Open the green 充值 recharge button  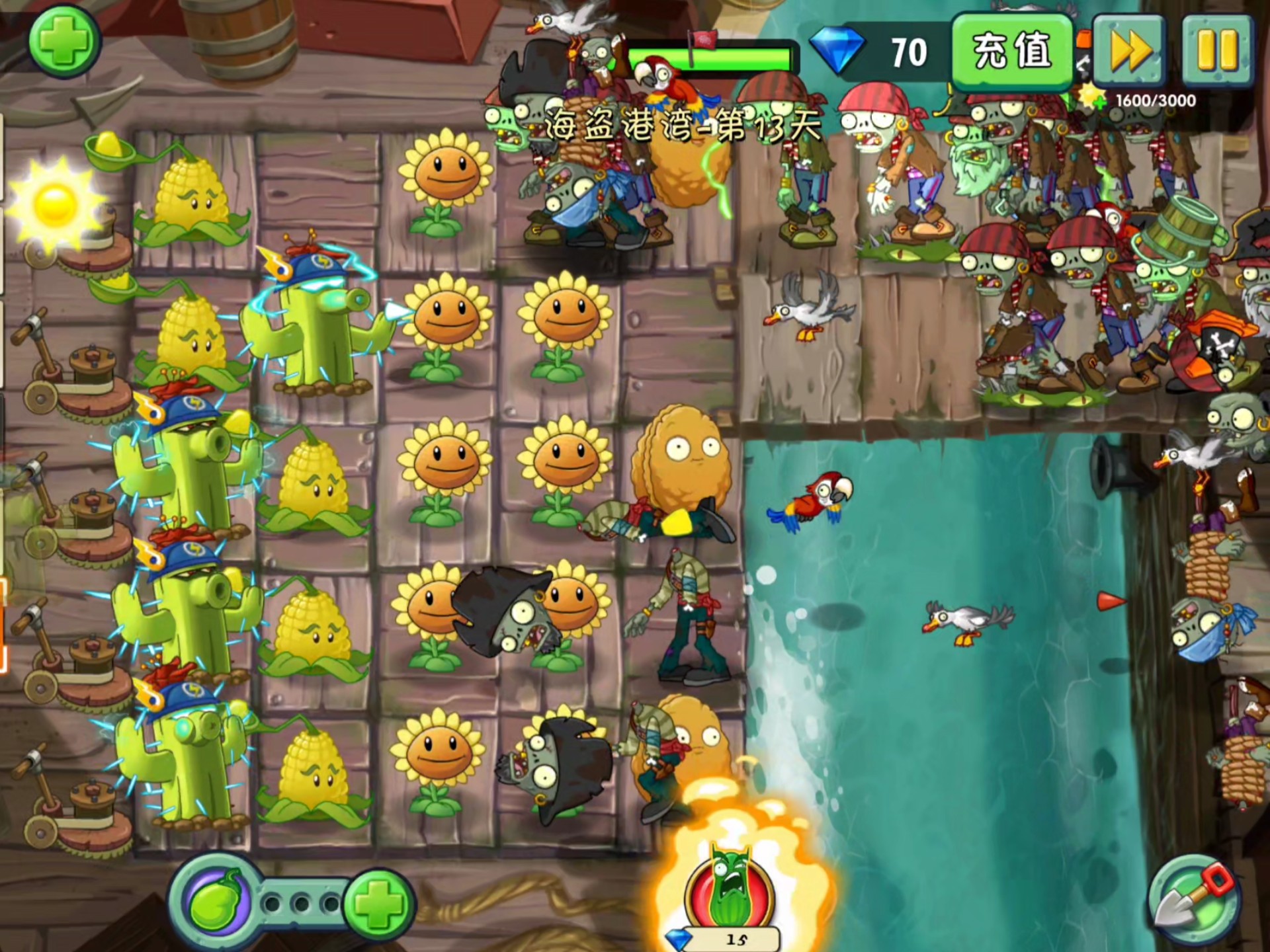[x=1011, y=51]
